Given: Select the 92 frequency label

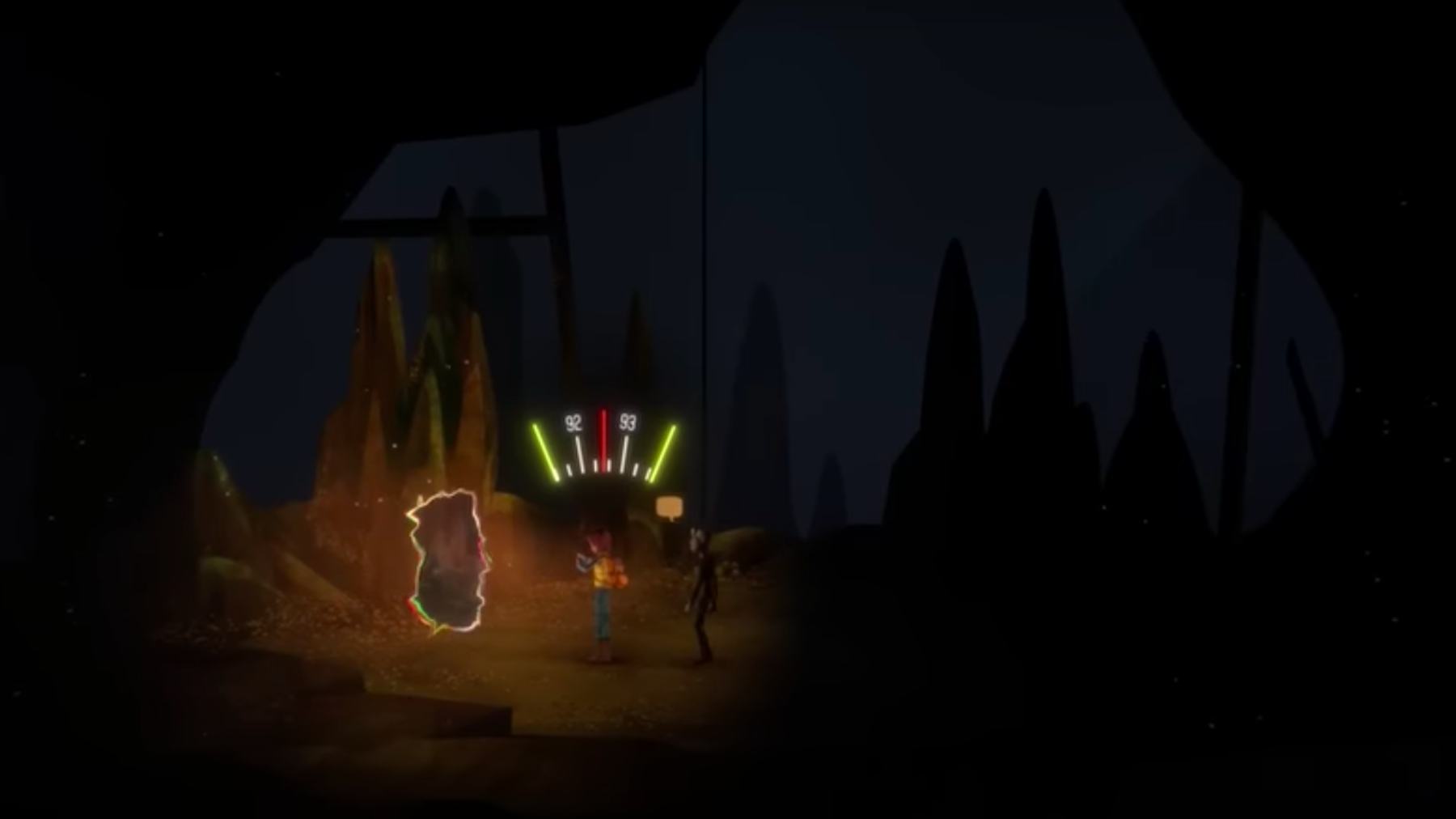Looking at the screenshot, I should click(x=574, y=422).
